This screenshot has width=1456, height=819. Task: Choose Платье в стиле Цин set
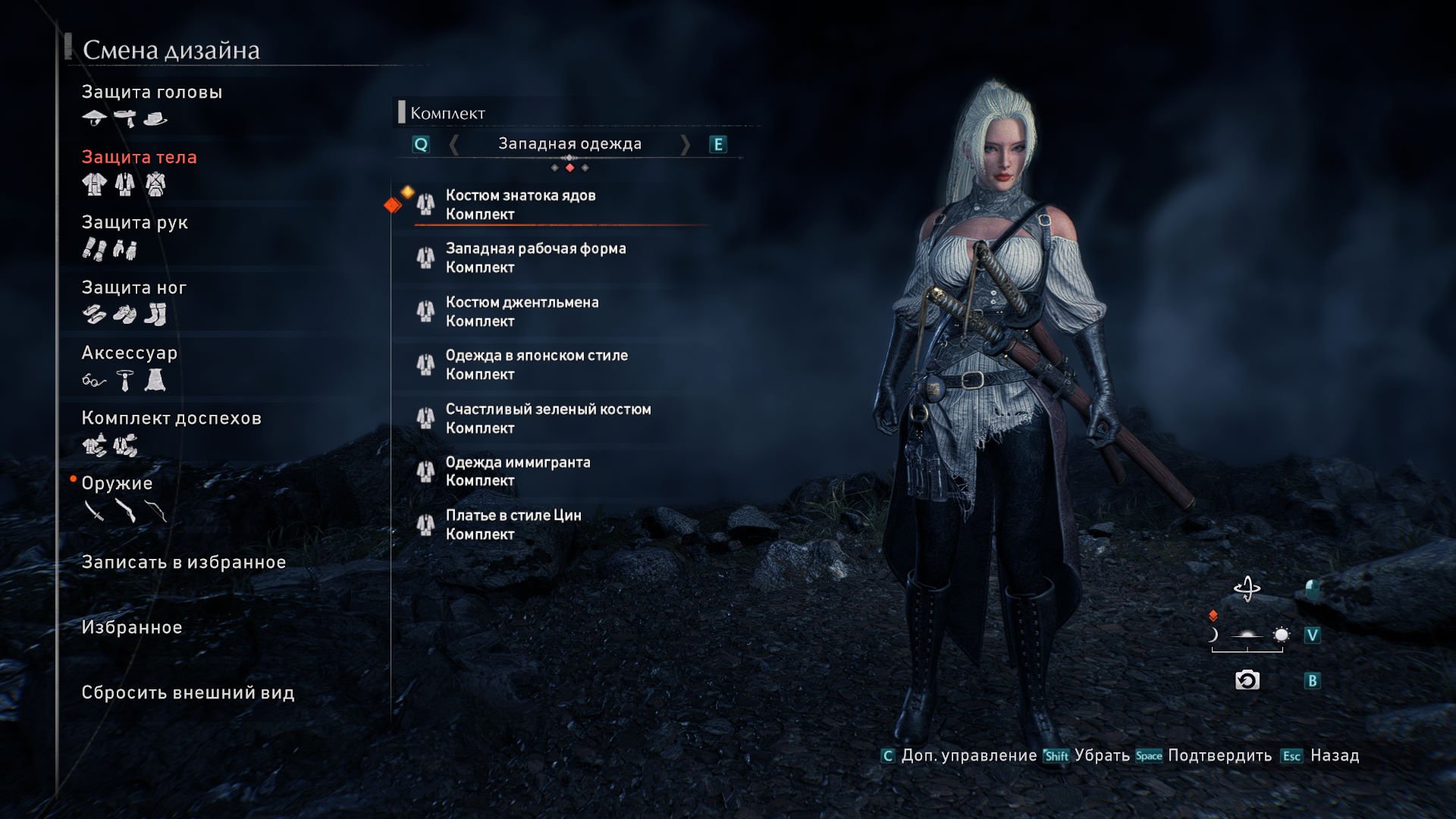(x=513, y=525)
